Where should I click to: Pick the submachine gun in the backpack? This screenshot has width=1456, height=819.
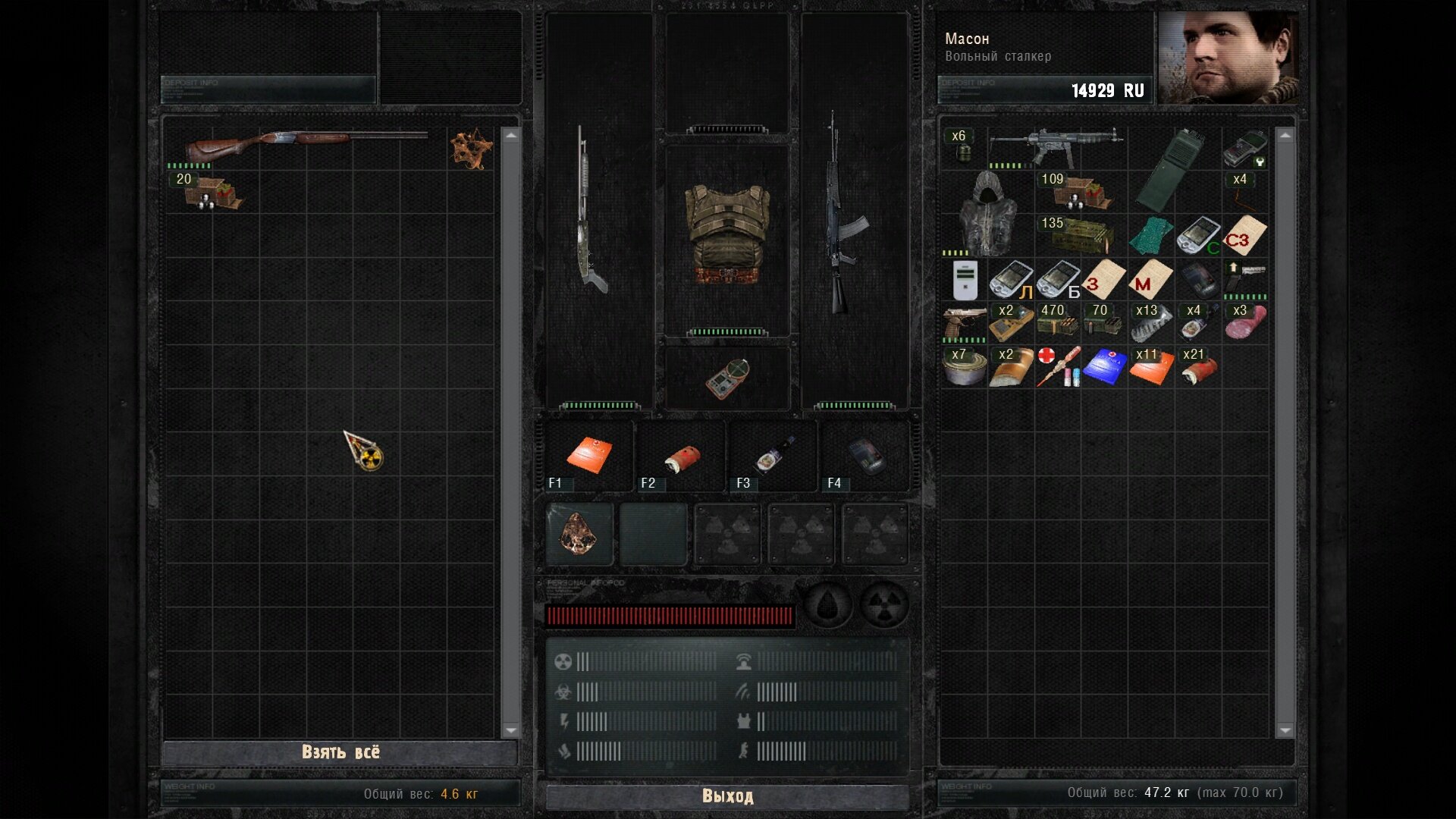tap(1056, 147)
